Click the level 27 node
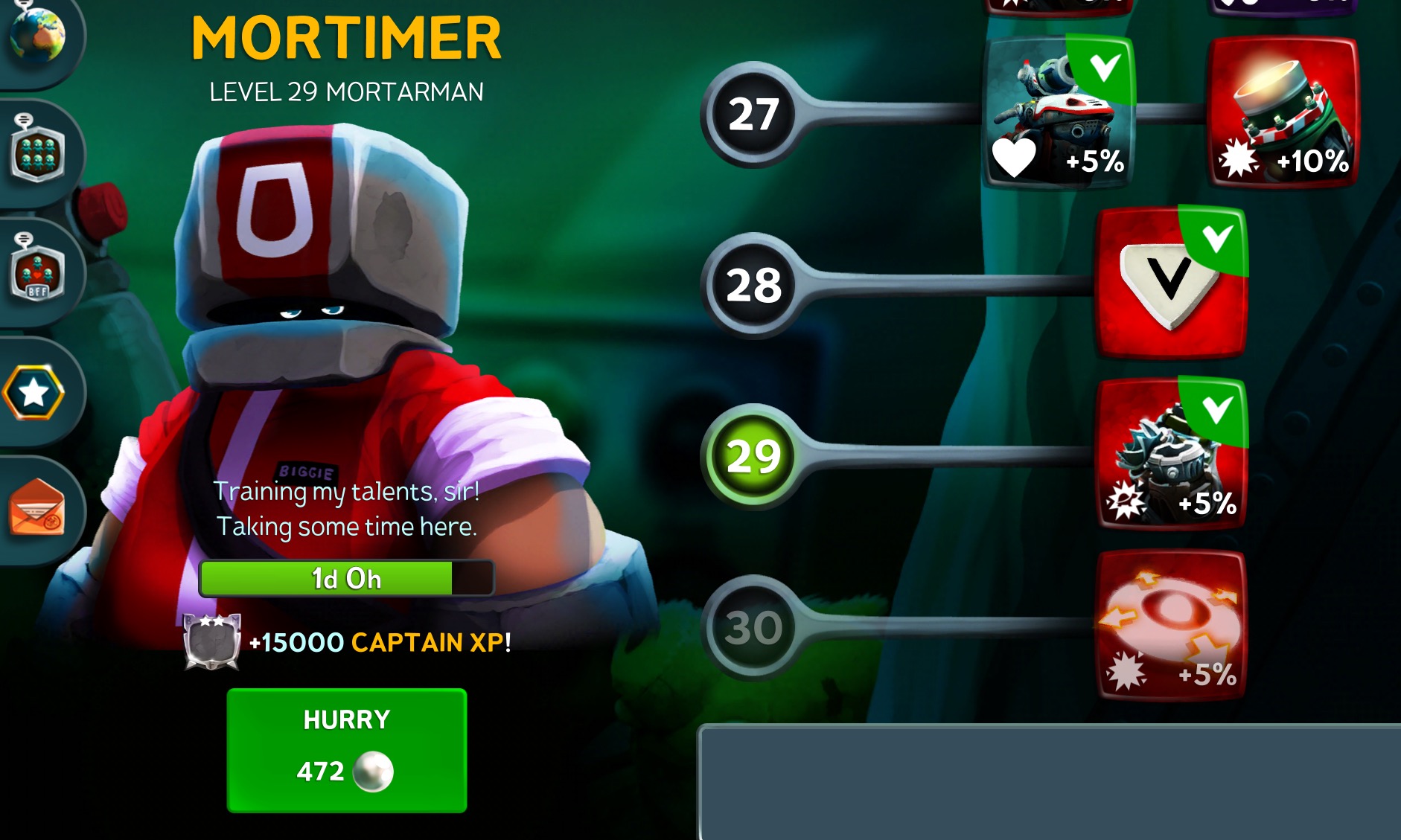Viewport: 1401px width, 840px height. 753,115
